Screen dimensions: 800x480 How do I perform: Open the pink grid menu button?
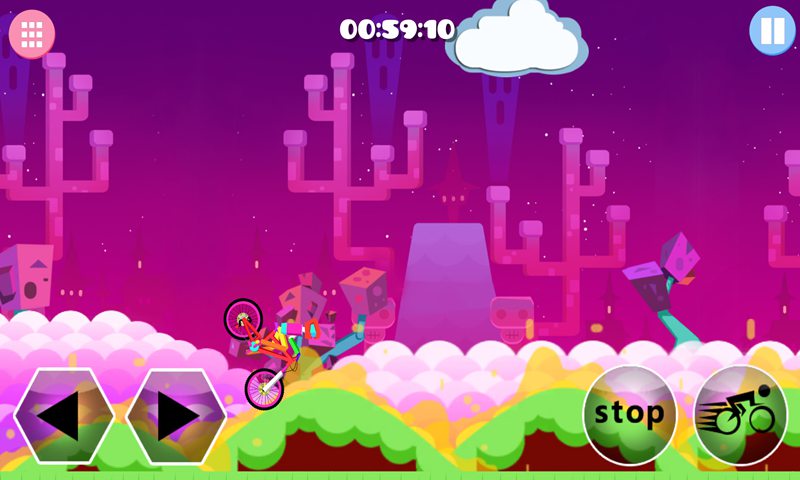click(32, 34)
